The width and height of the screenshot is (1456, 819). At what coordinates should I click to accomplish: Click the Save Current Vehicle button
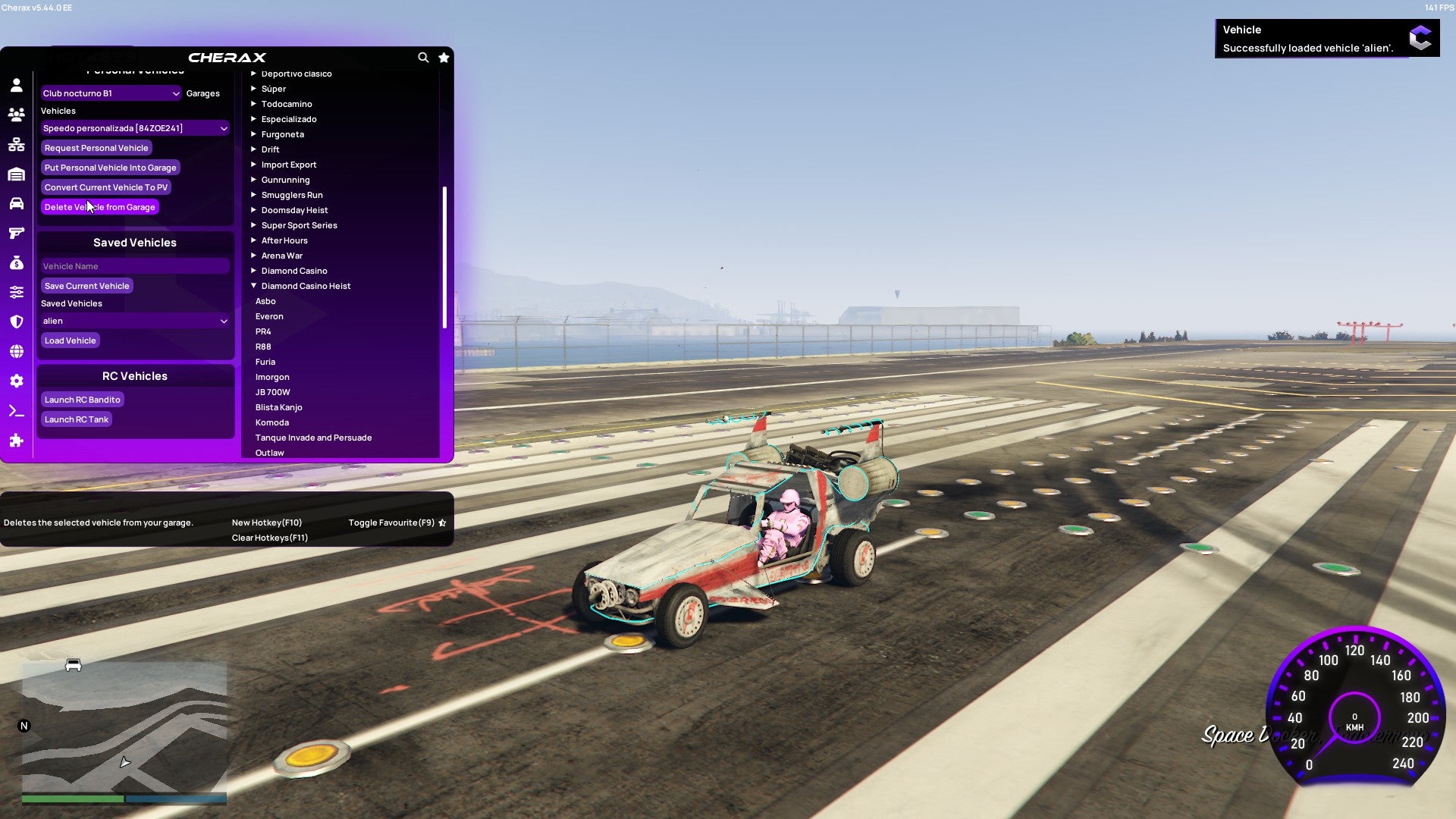click(x=86, y=286)
